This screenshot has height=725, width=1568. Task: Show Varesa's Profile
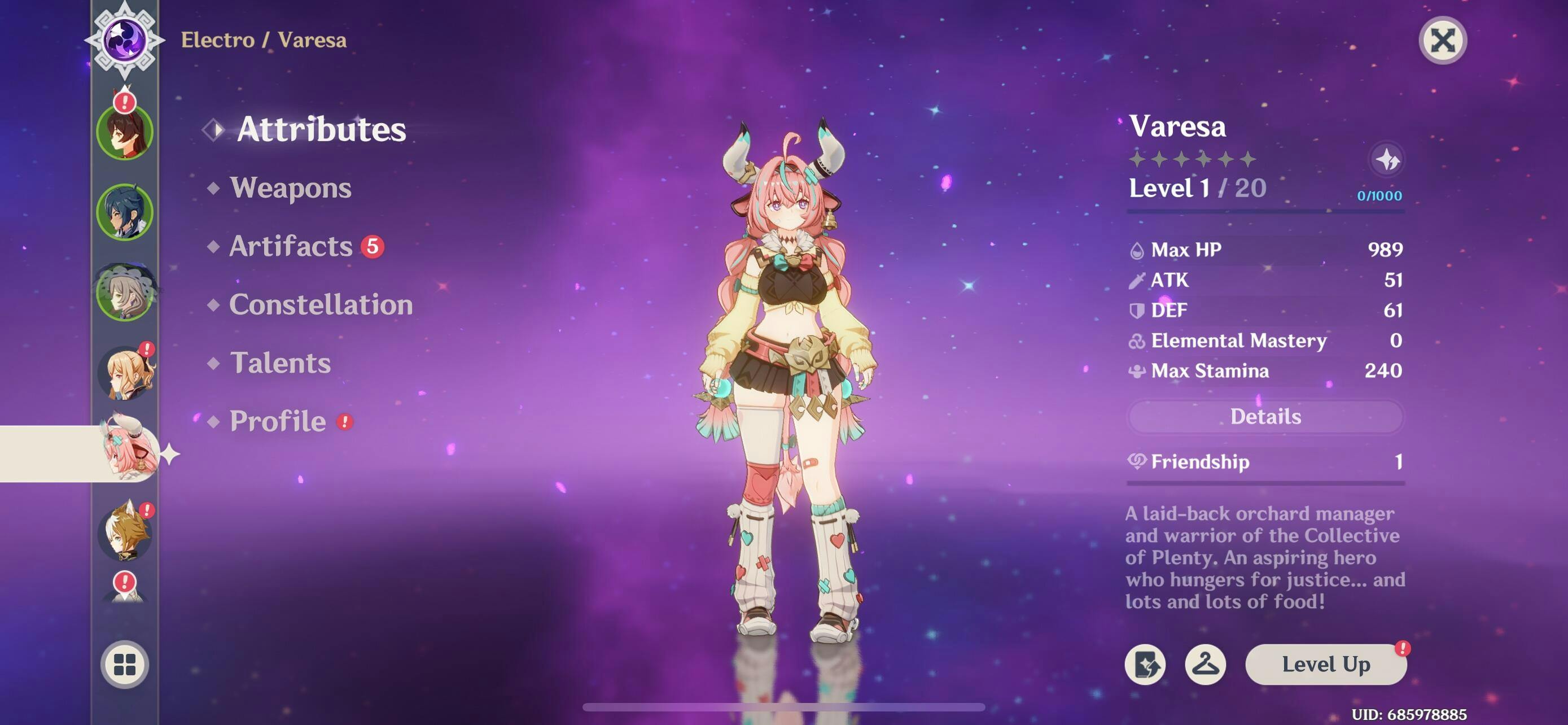point(278,421)
